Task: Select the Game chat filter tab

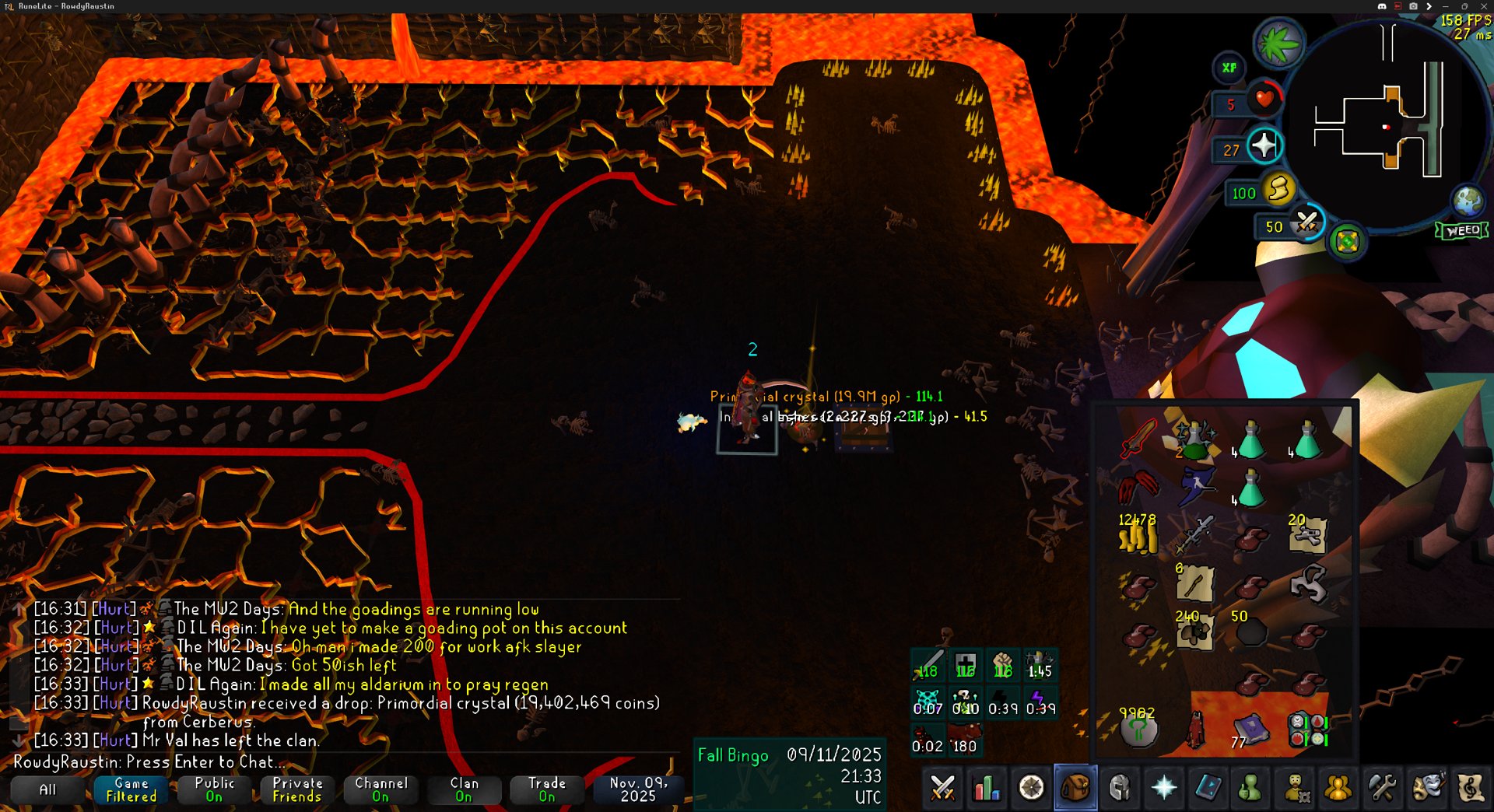Action: [131, 789]
